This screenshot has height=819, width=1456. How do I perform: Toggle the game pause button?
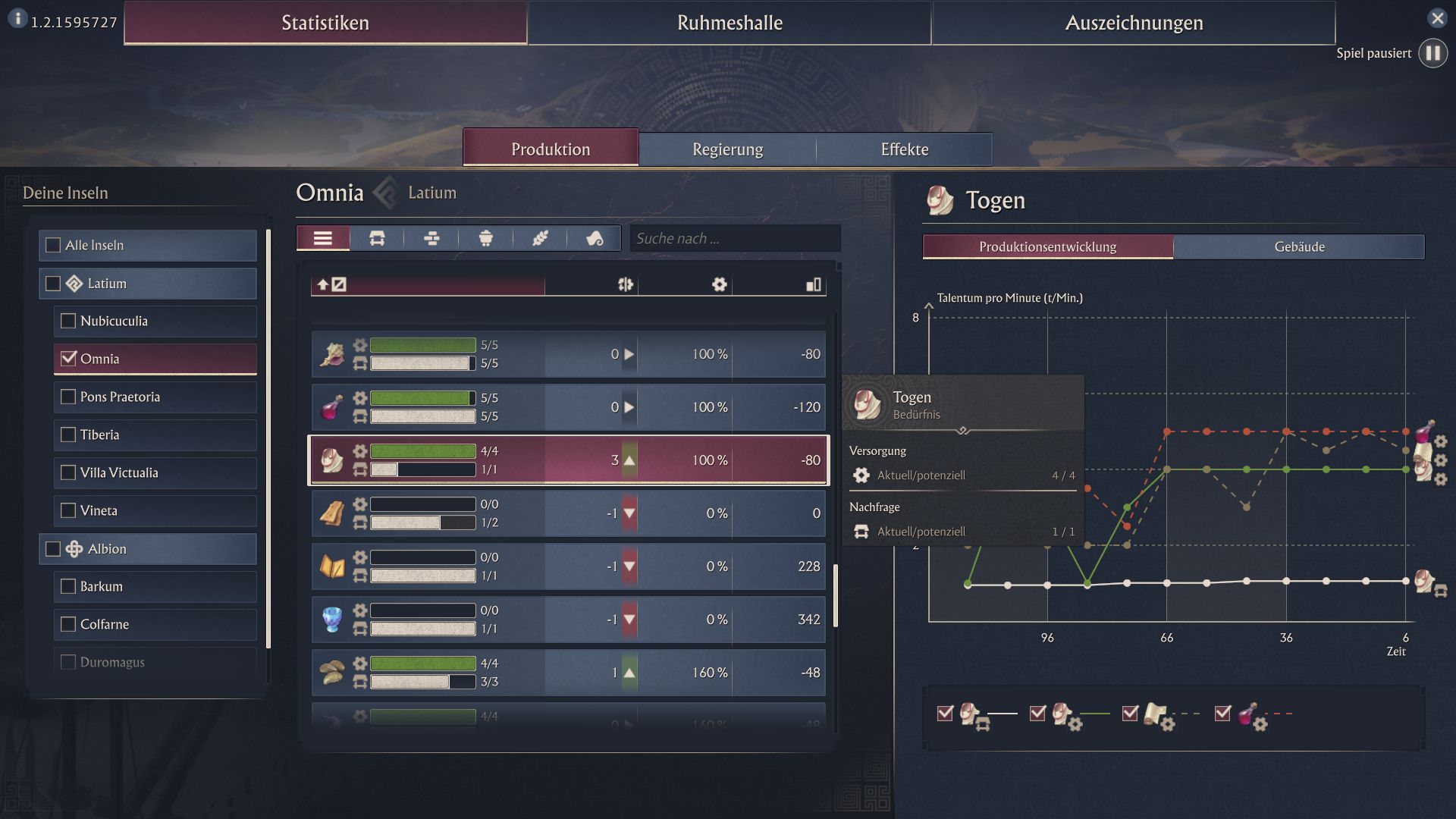coord(1432,53)
